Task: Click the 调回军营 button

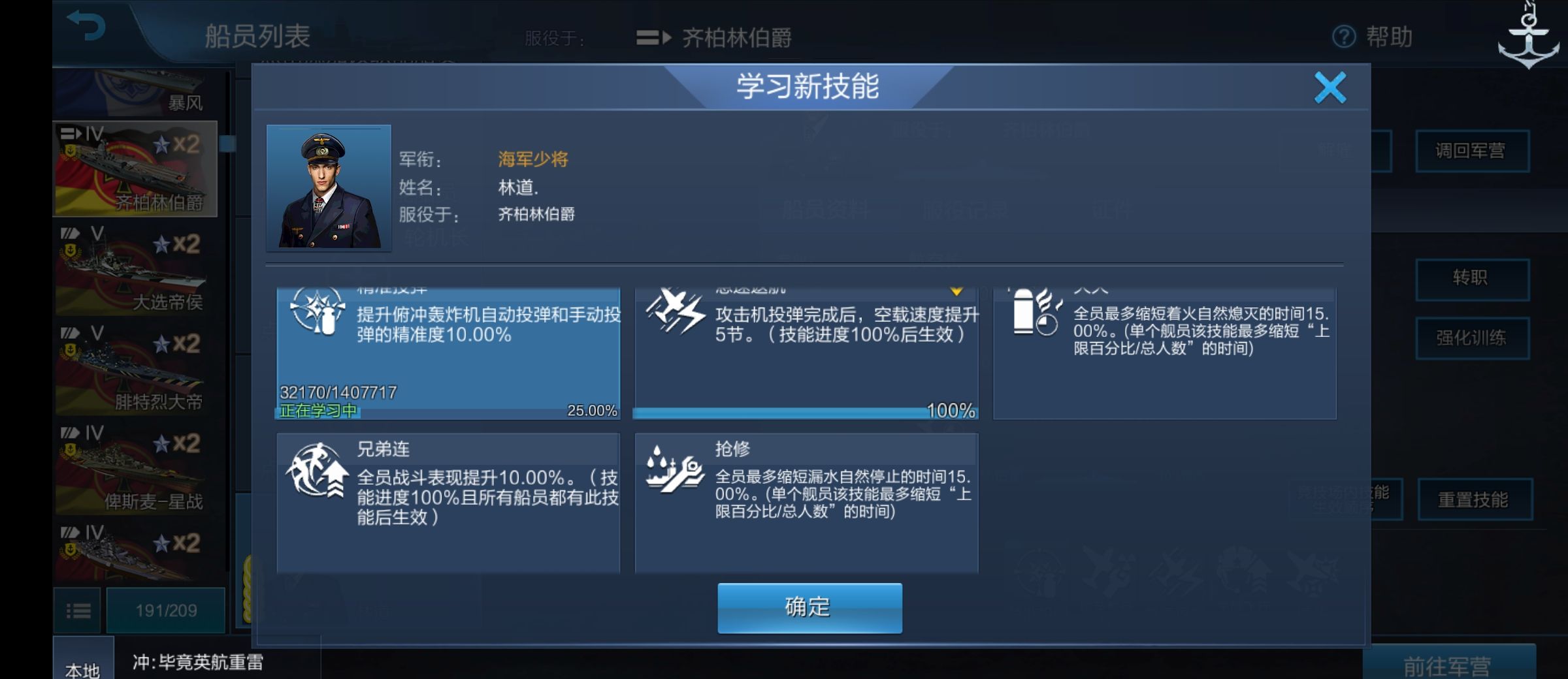Action: [x=1473, y=151]
